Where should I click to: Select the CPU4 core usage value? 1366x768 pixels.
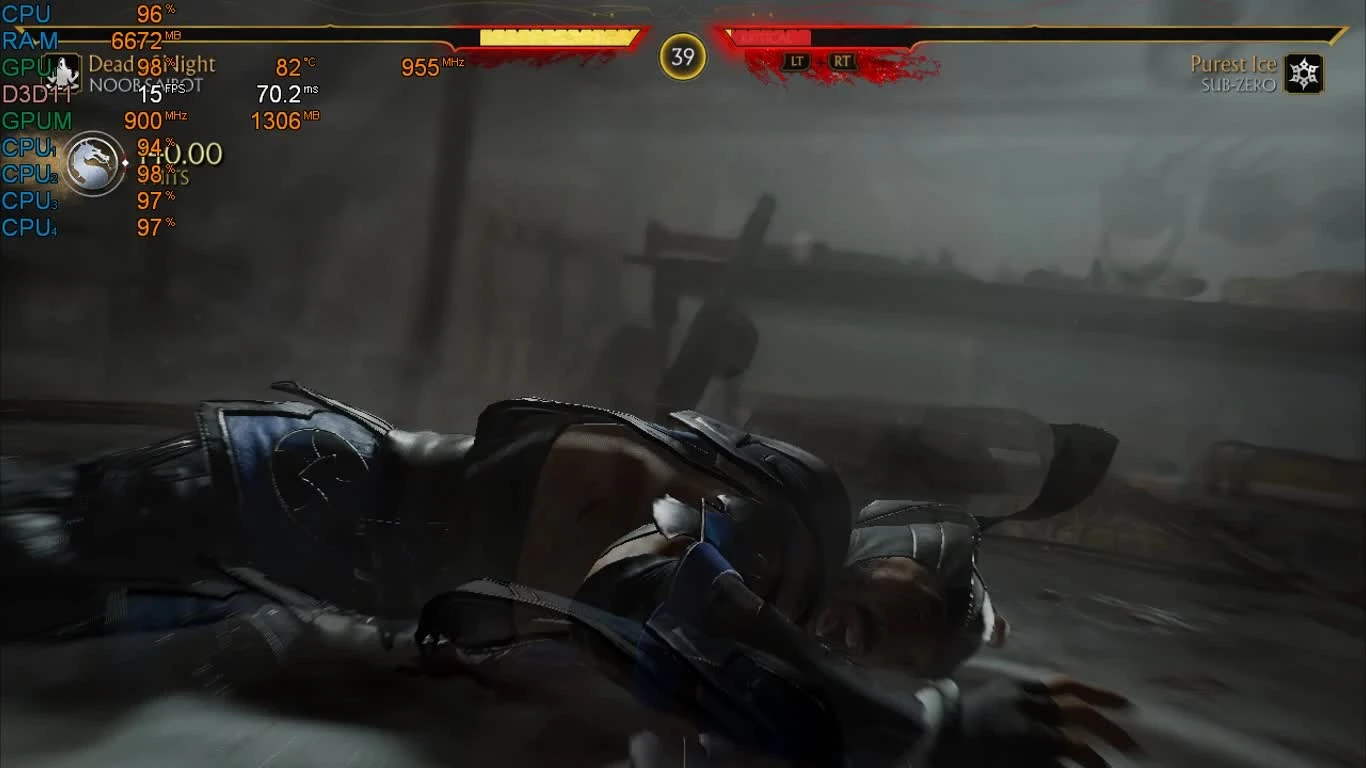pos(149,227)
